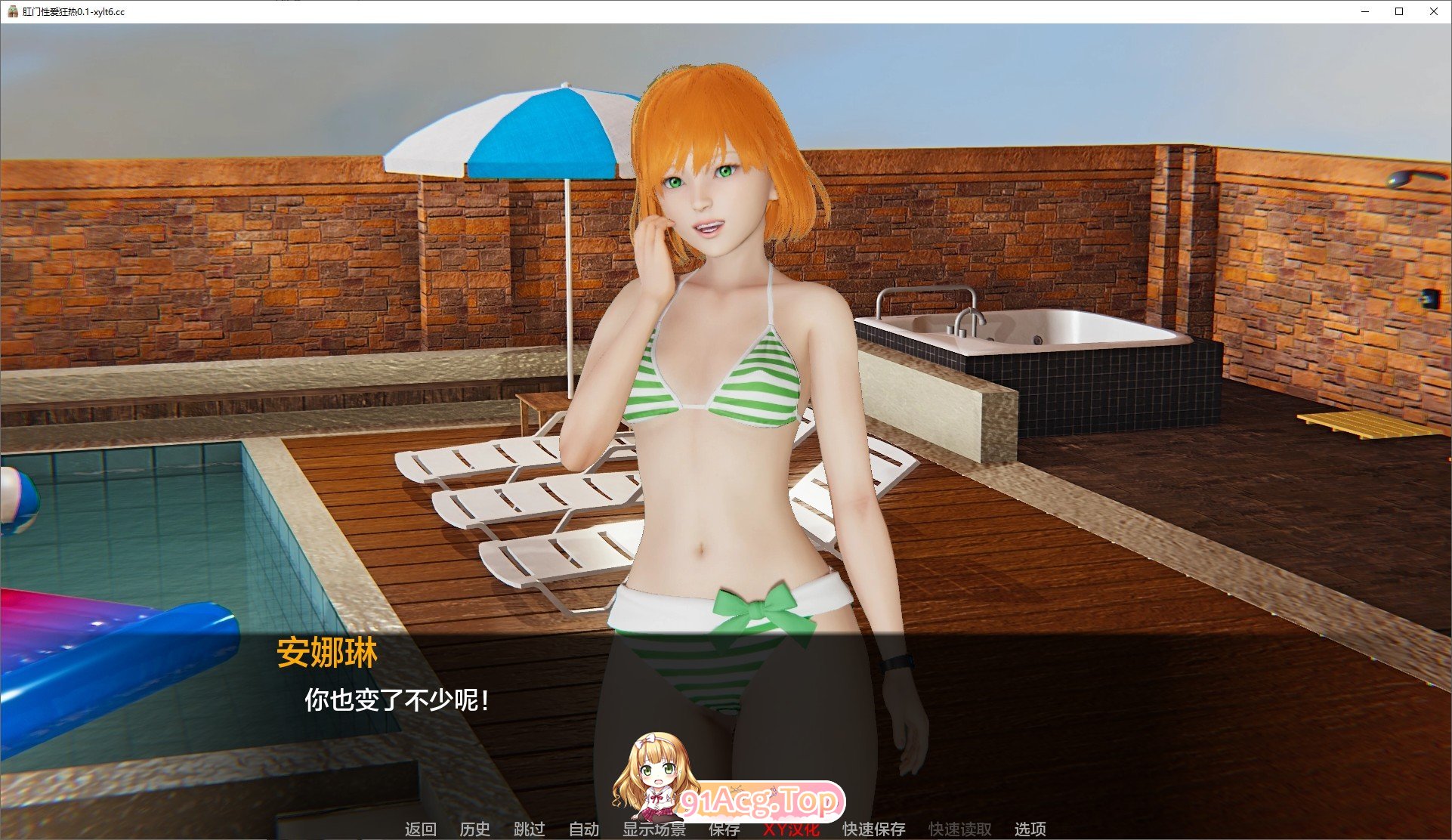Enable 跳过 skip mode

coord(530,829)
